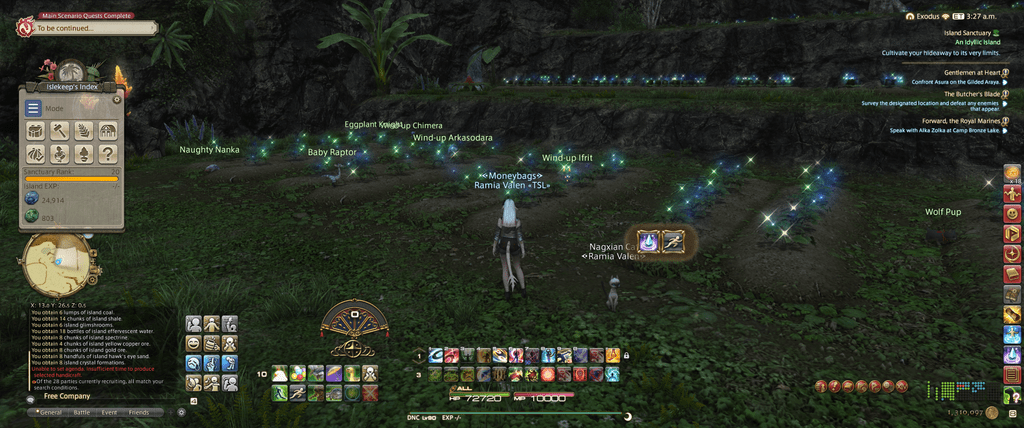Screen dimensions: 1024x428
Task: Open the Friends chat tab
Action: pos(138,411)
